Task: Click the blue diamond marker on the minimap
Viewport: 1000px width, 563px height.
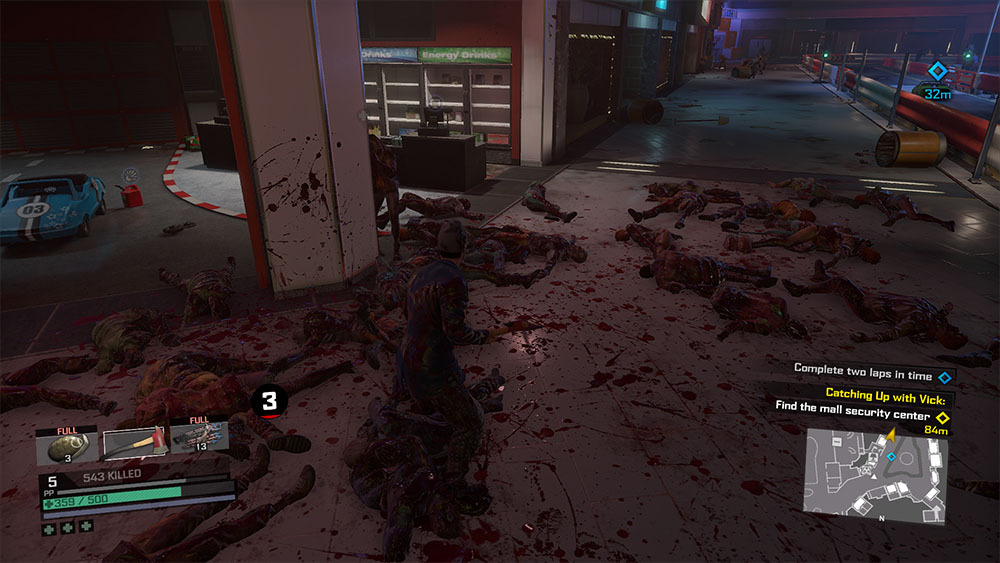Action: pyautogui.click(x=891, y=456)
